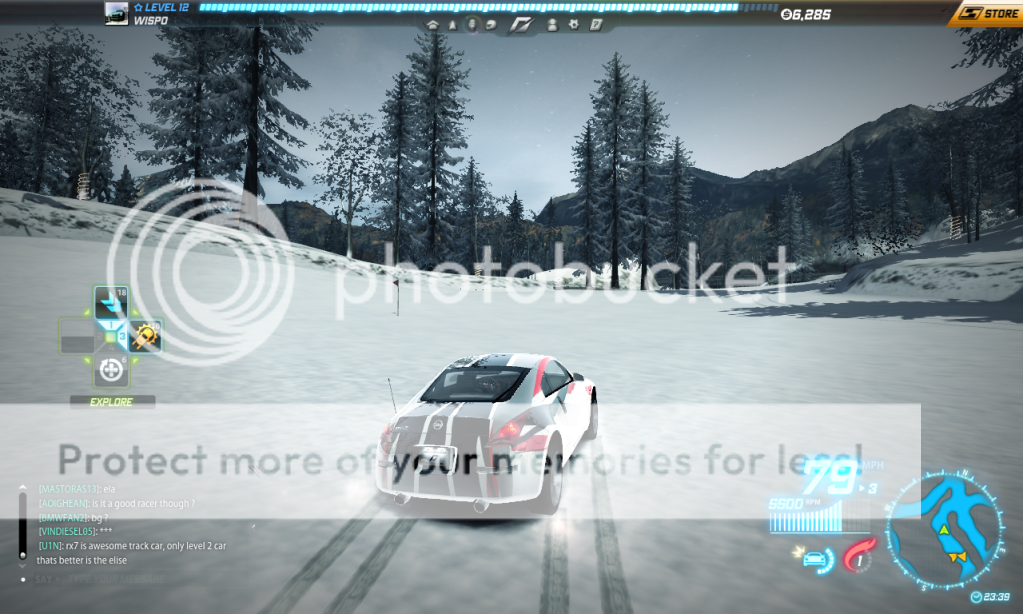Open the settings gear icon
The width and height of the screenshot is (1023, 614).
(573, 24)
